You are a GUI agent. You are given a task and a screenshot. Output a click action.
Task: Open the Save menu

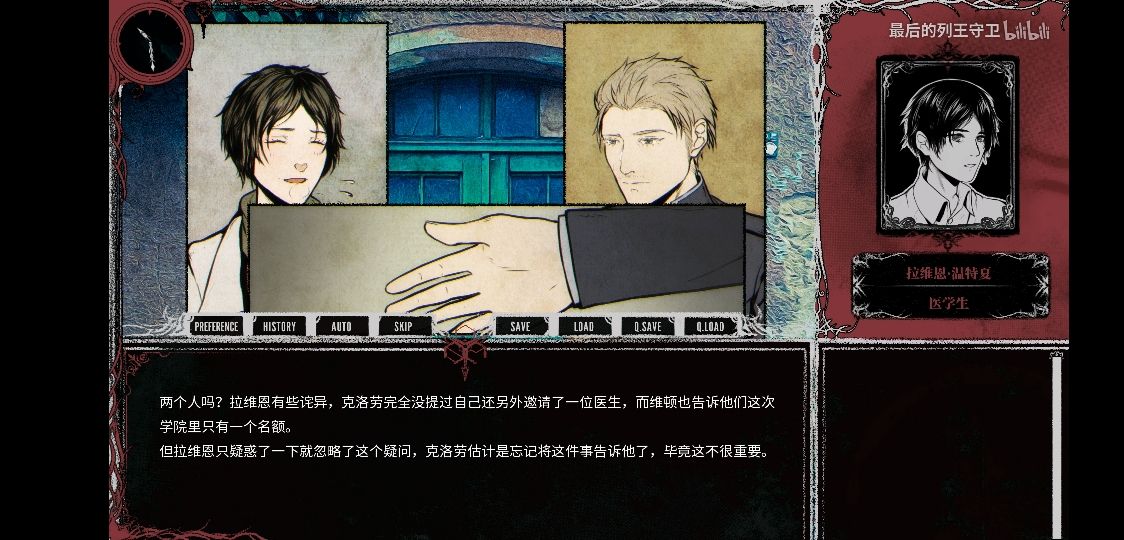coord(520,326)
